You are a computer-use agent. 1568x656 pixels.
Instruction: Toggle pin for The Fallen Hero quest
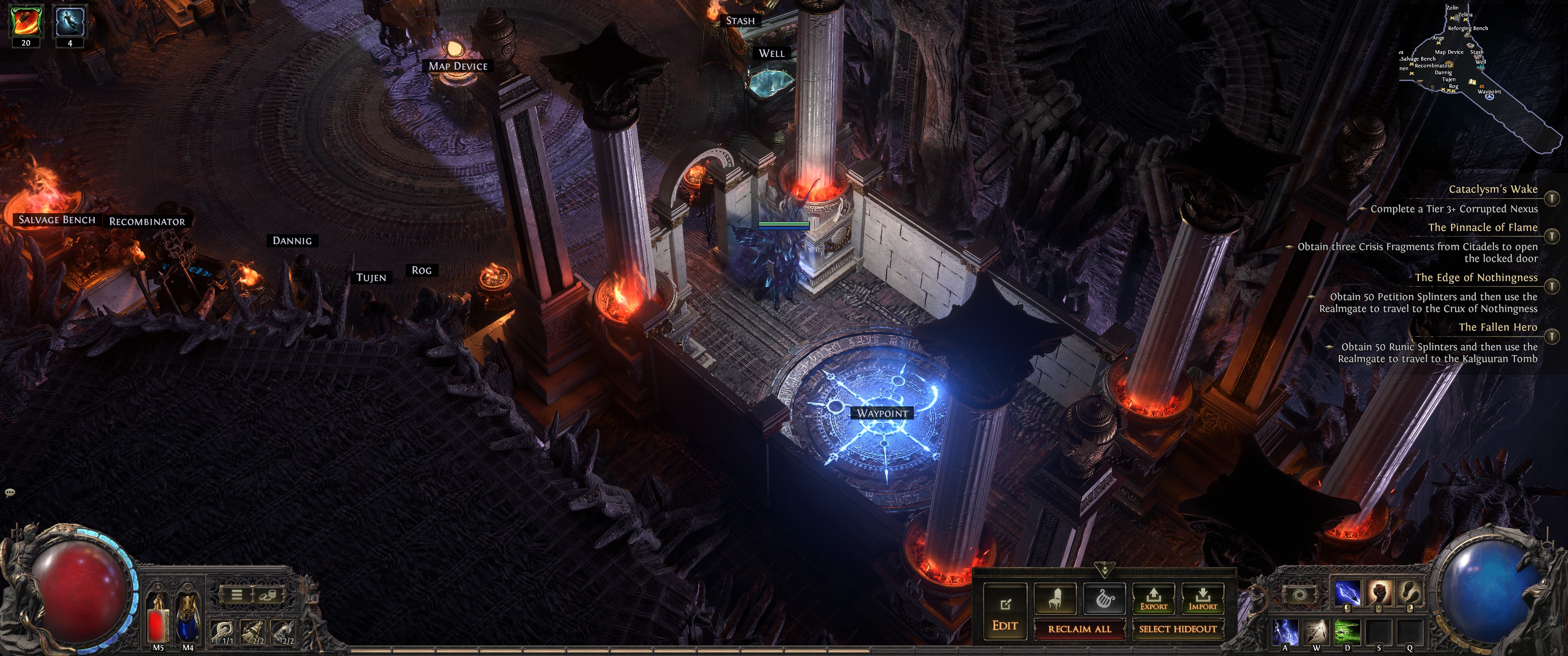pyautogui.click(x=1552, y=336)
